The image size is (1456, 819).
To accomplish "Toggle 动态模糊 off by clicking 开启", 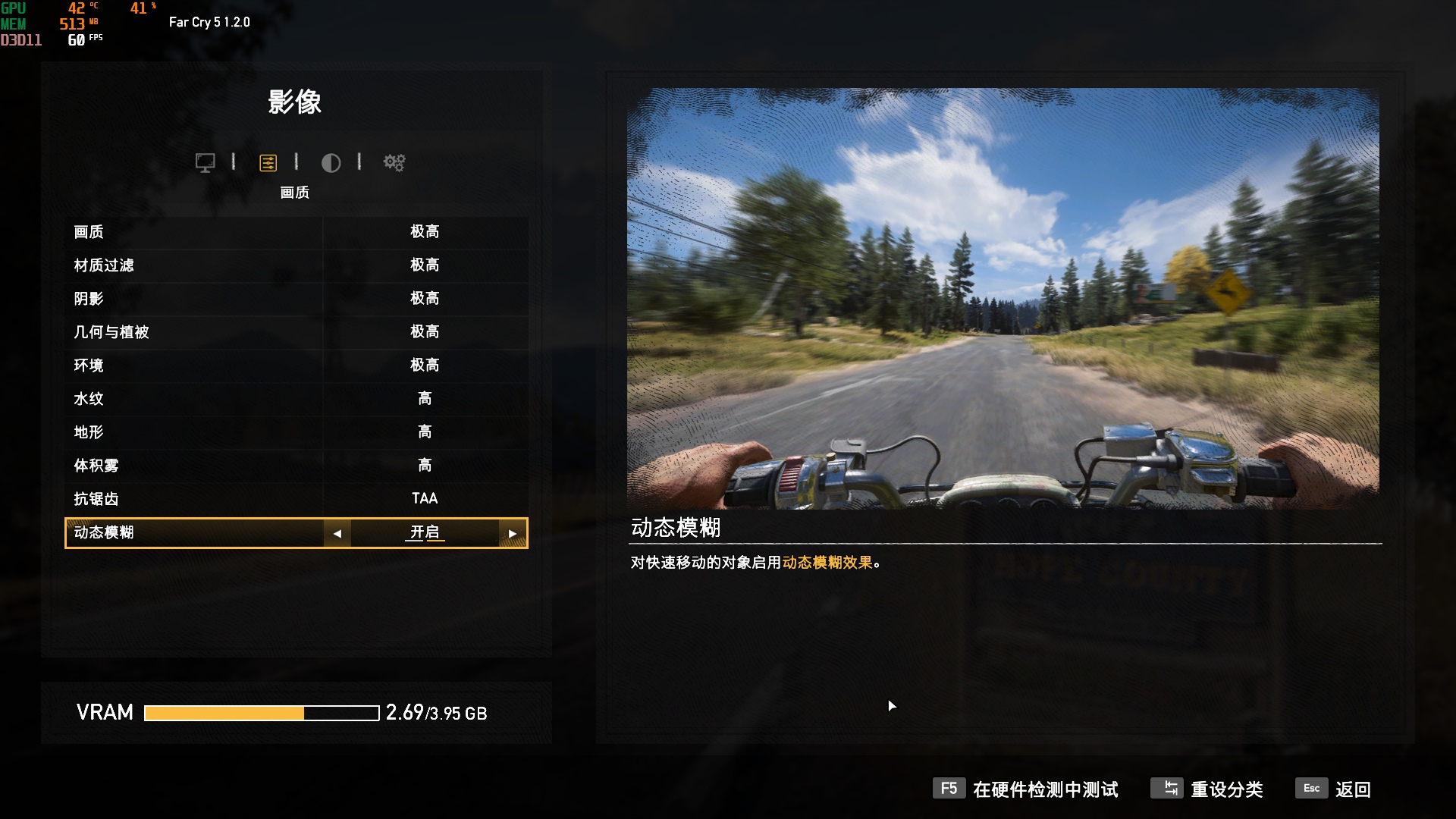I will tap(425, 533).
